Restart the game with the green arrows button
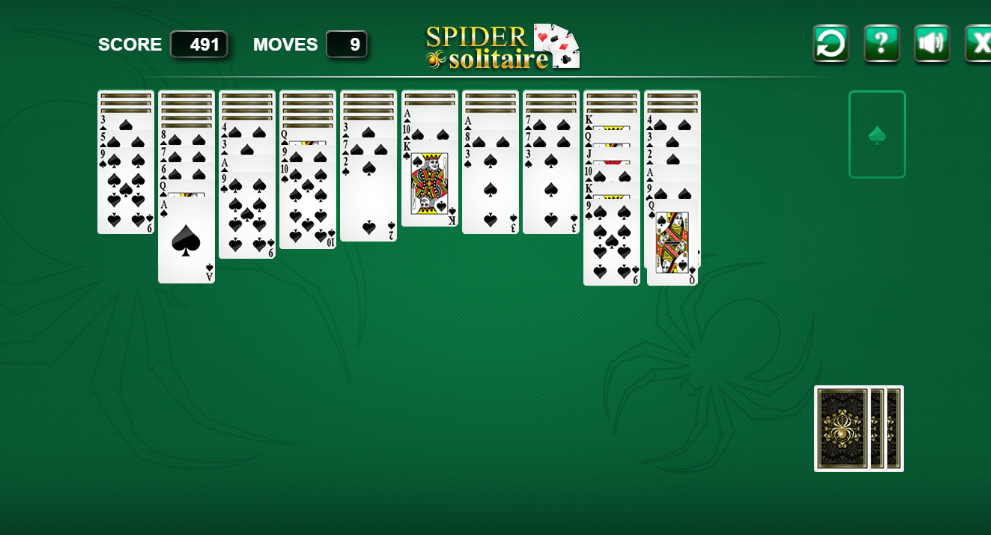 point(830,44)
